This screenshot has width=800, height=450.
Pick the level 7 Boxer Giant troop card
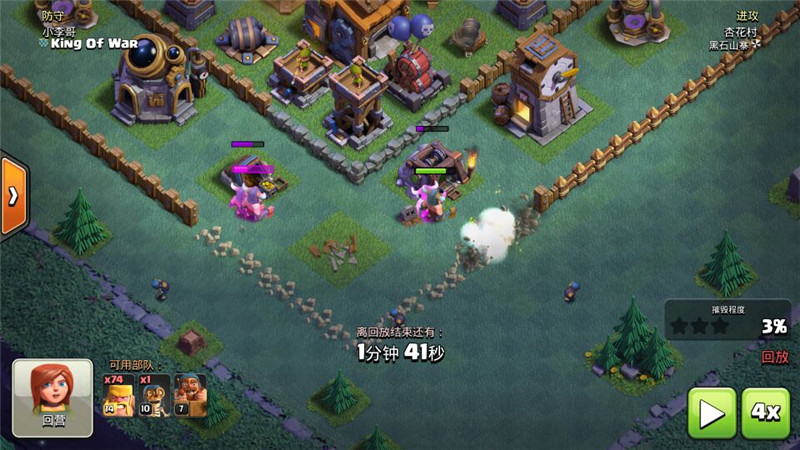coord(190,395)
